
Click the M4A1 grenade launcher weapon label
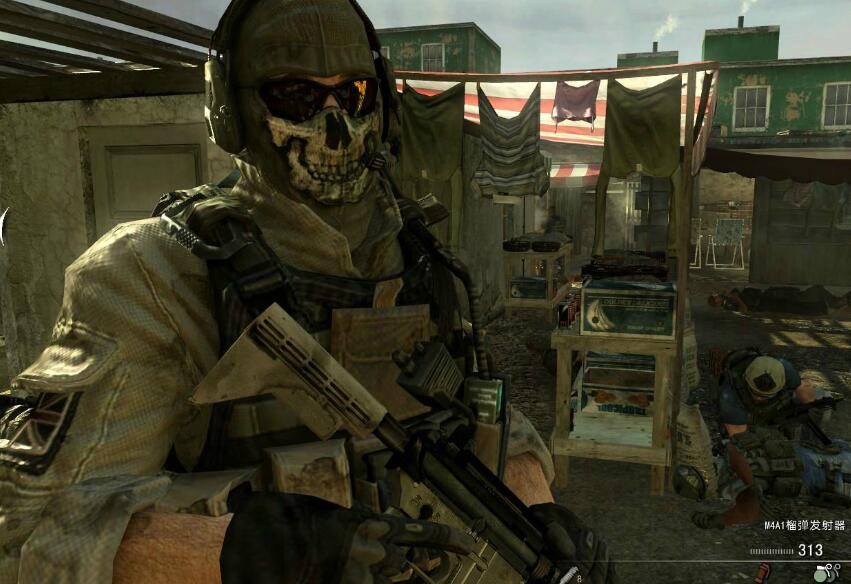point(804,525)
